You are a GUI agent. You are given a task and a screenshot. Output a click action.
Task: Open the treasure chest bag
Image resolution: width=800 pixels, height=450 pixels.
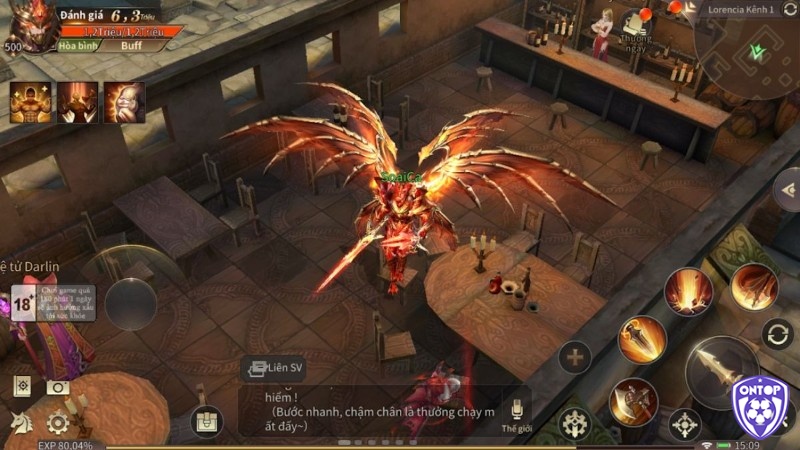(x=208, y=421)
